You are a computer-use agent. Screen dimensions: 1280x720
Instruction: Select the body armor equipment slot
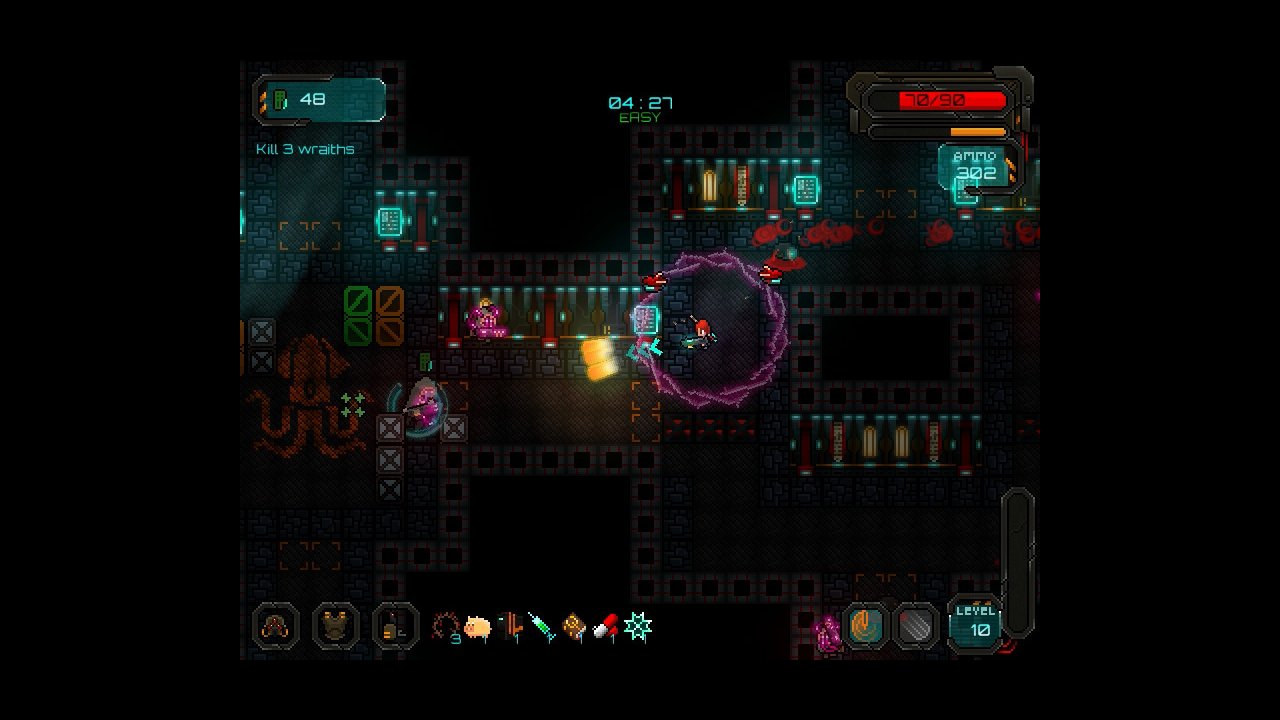point(336,627)
